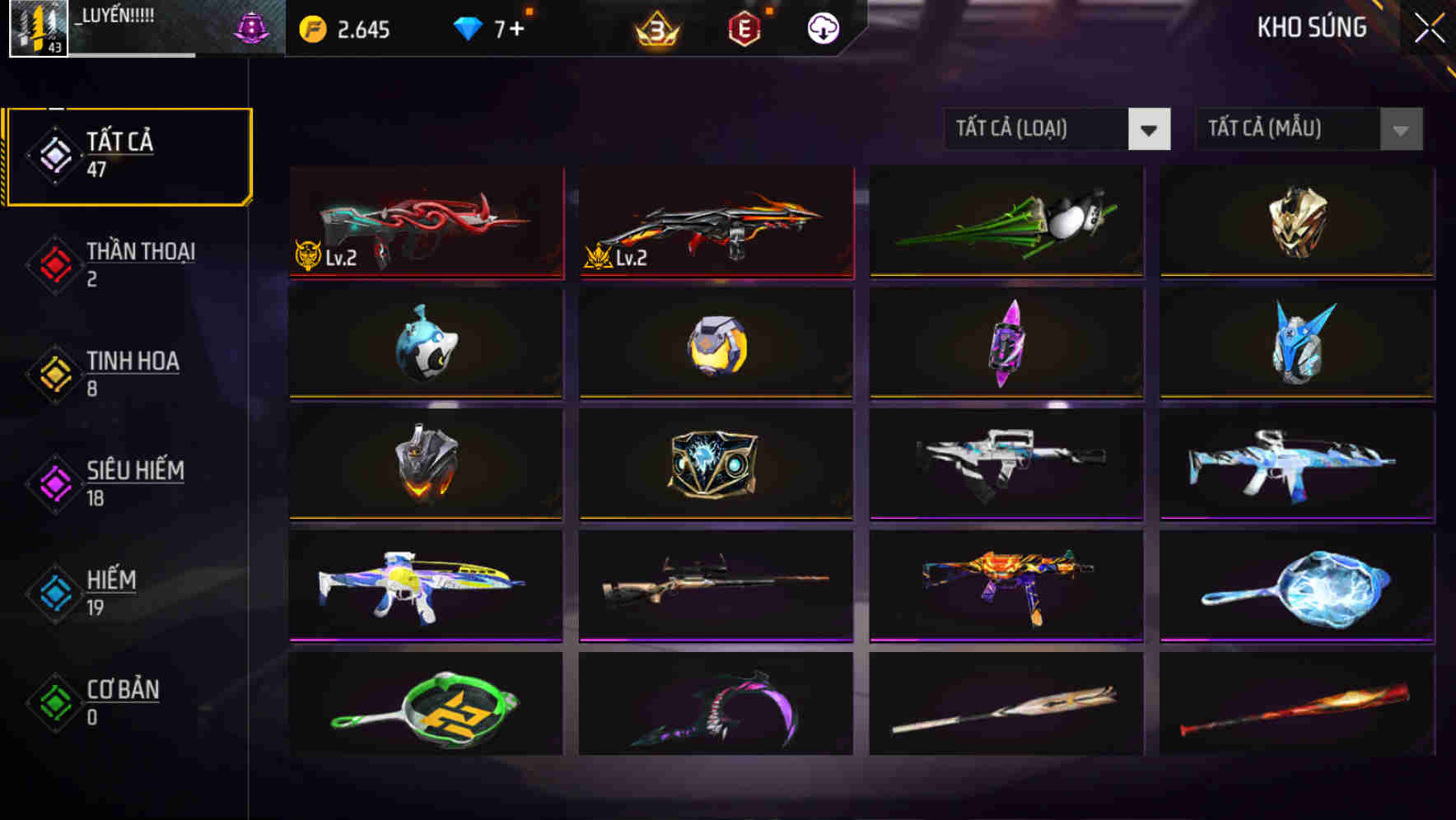1456x820 pixels.
Task: Open the cloud download icon
Action: click(x=821, y=30)
